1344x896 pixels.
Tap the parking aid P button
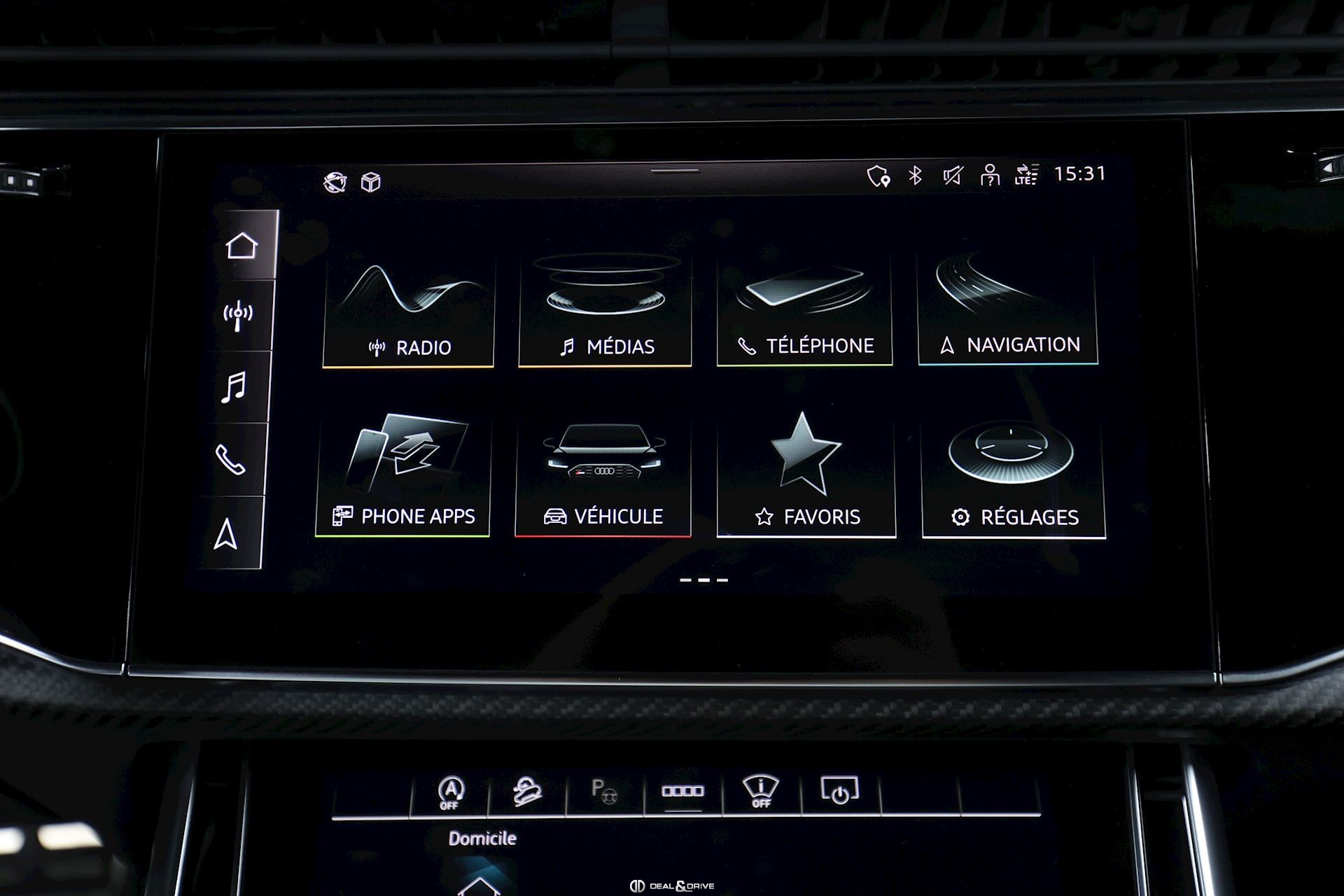coord(603,792)
